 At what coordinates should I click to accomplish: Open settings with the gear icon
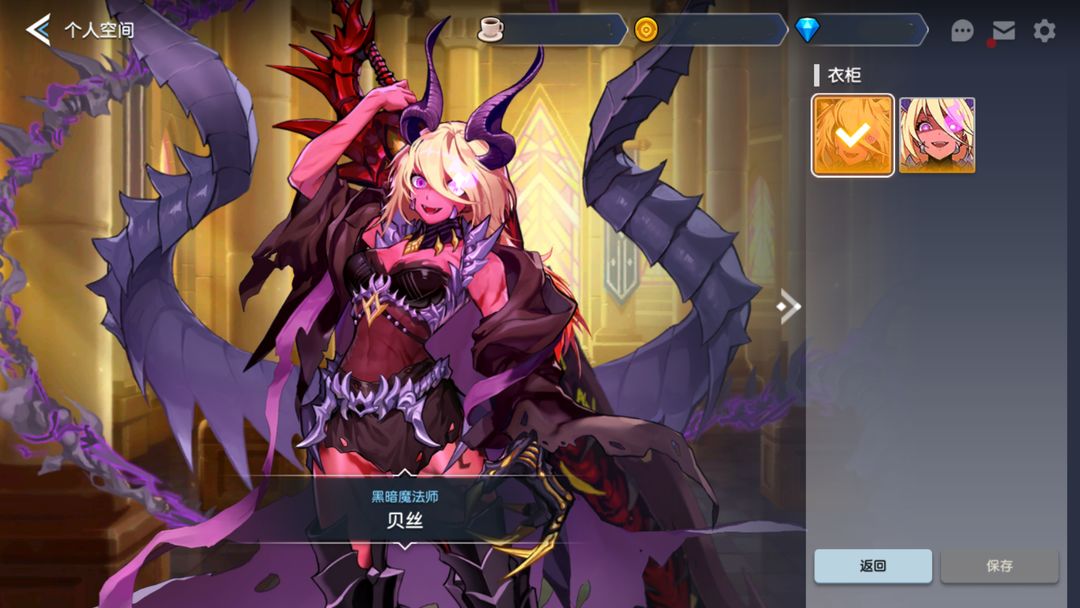[1044, 31]
